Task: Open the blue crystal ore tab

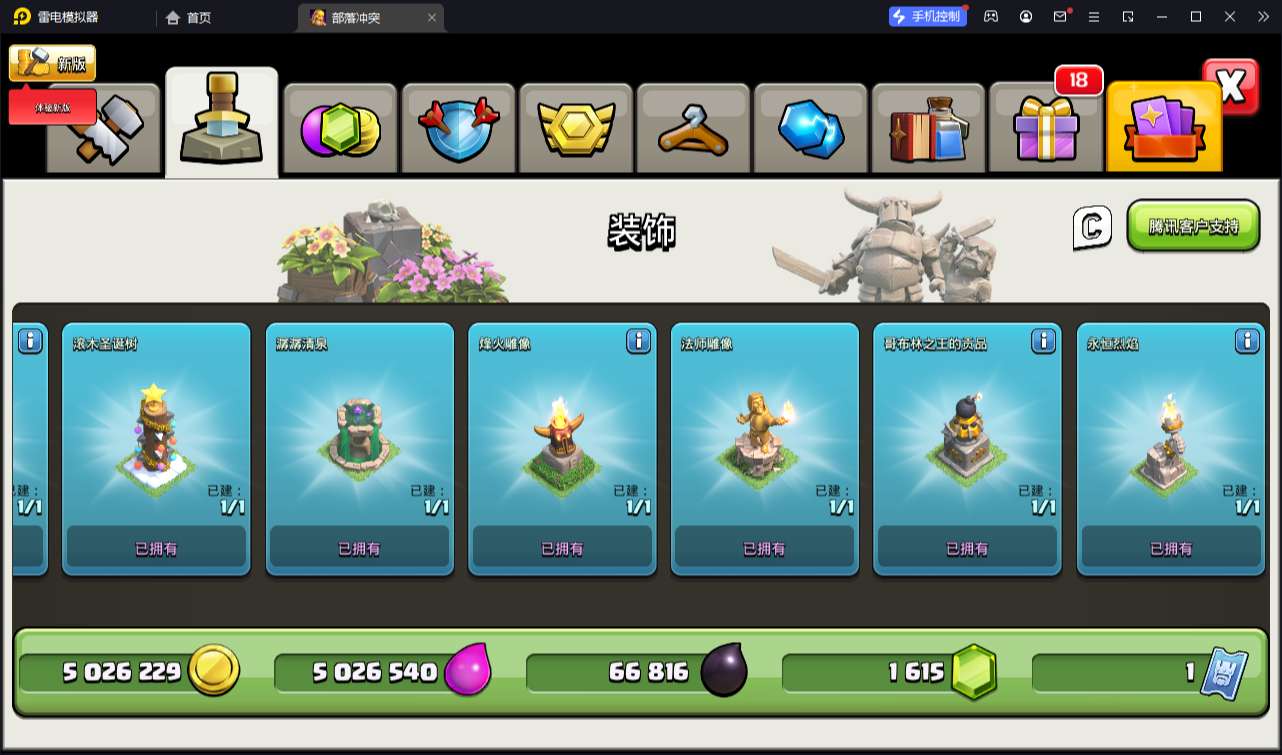Action: pos(811,129)
